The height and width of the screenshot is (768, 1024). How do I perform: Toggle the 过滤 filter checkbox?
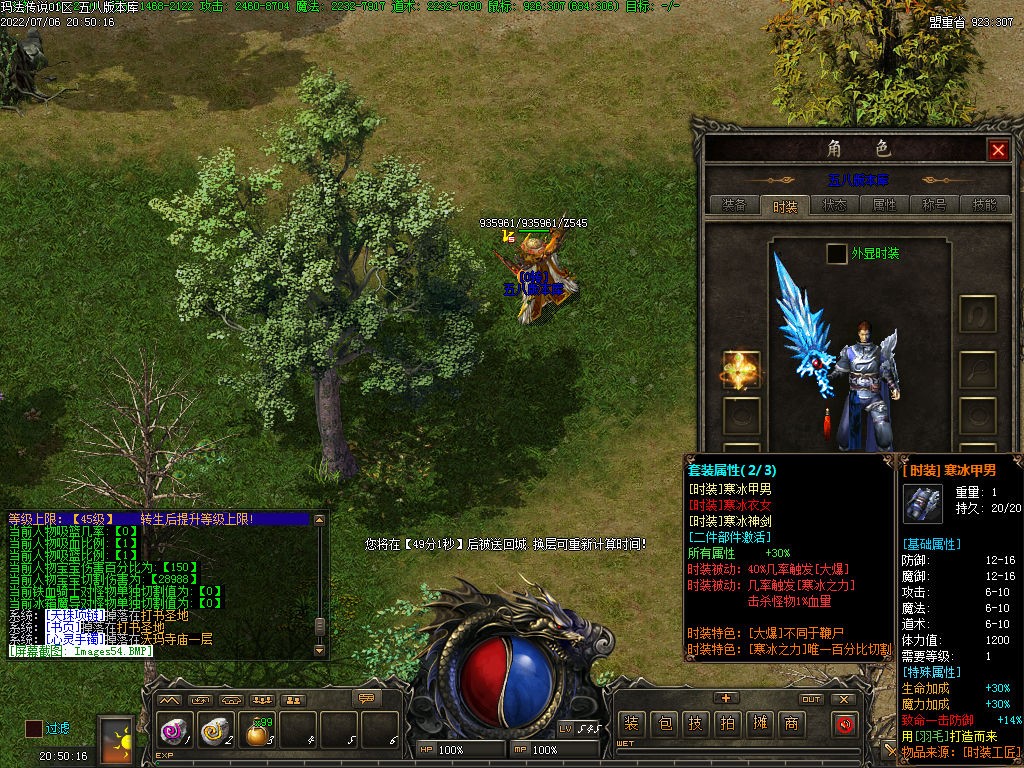click(x=34, y=729)
